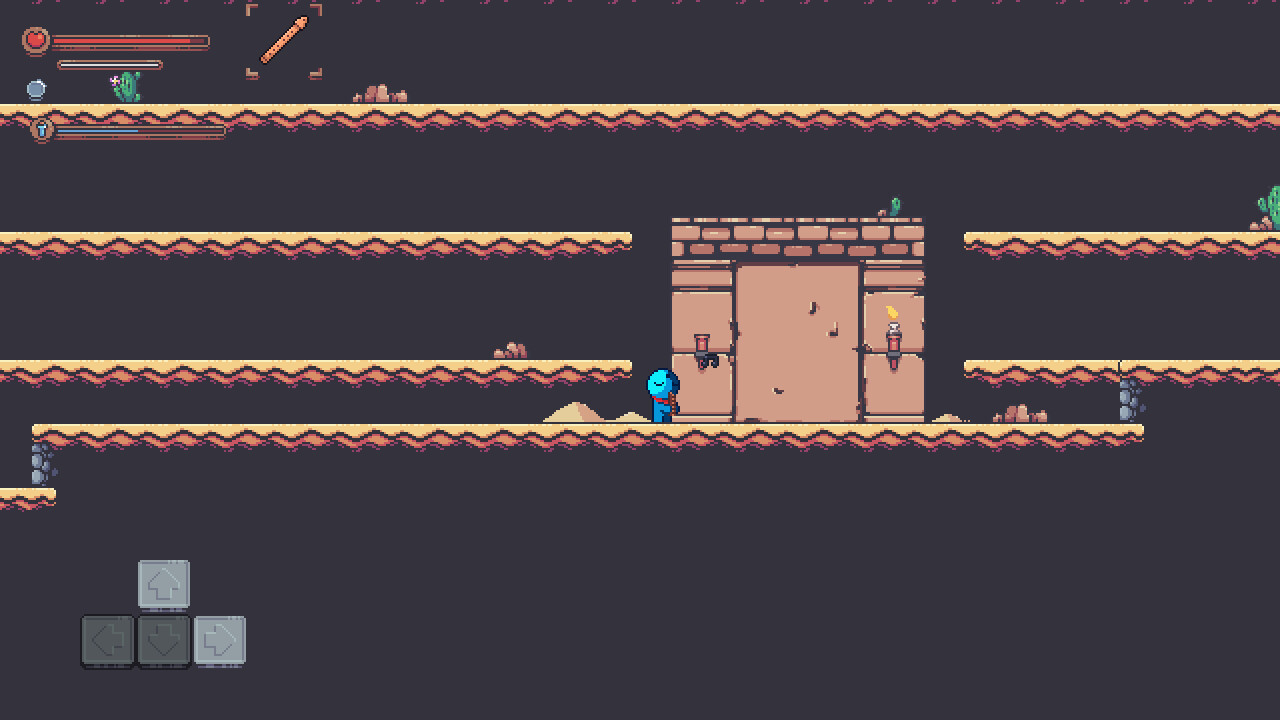
Task: Click the lit torch on the temple's right pillar
Action: tap(891, 340)
